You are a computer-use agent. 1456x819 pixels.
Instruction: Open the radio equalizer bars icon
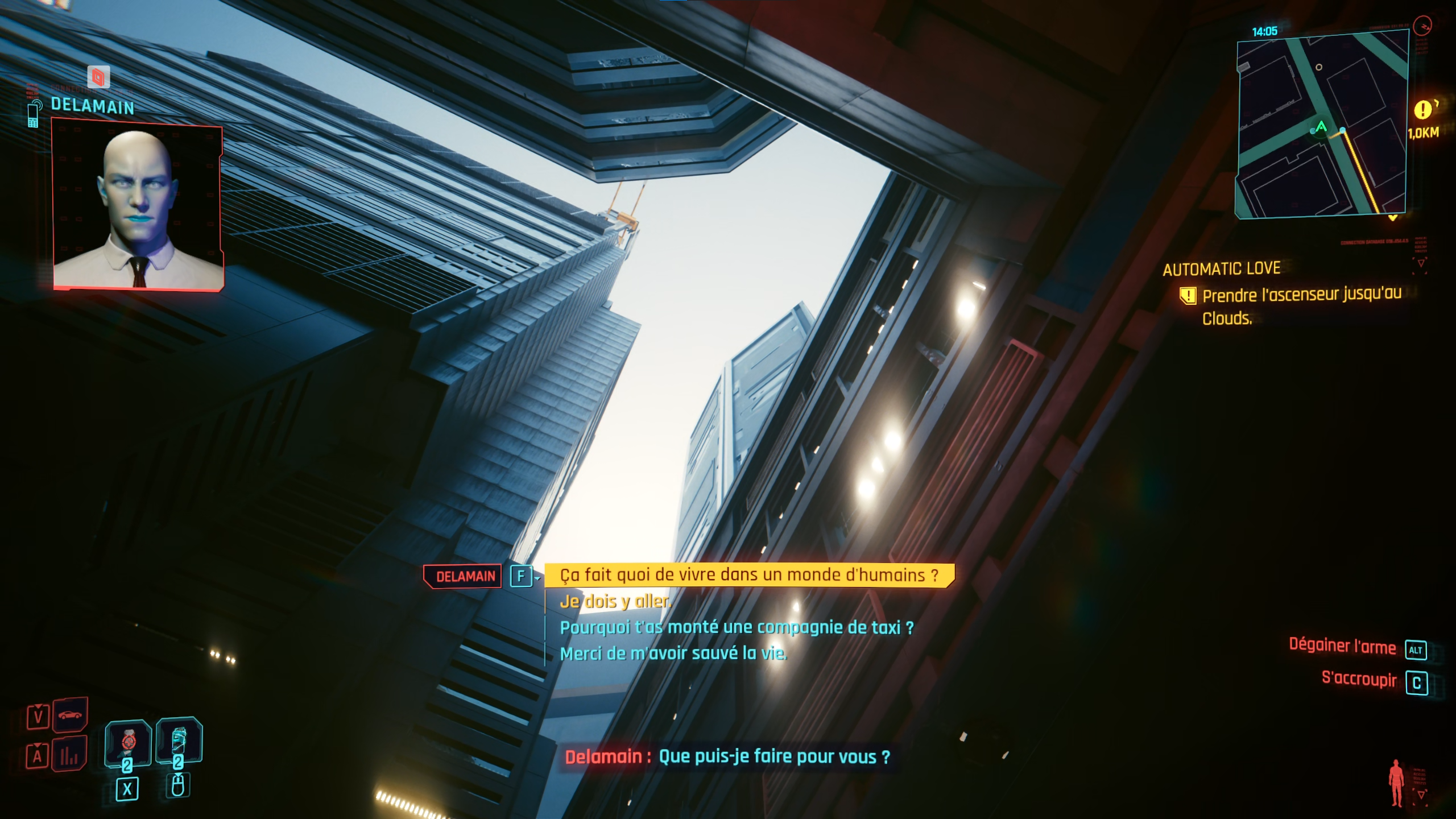pos(69,755)
